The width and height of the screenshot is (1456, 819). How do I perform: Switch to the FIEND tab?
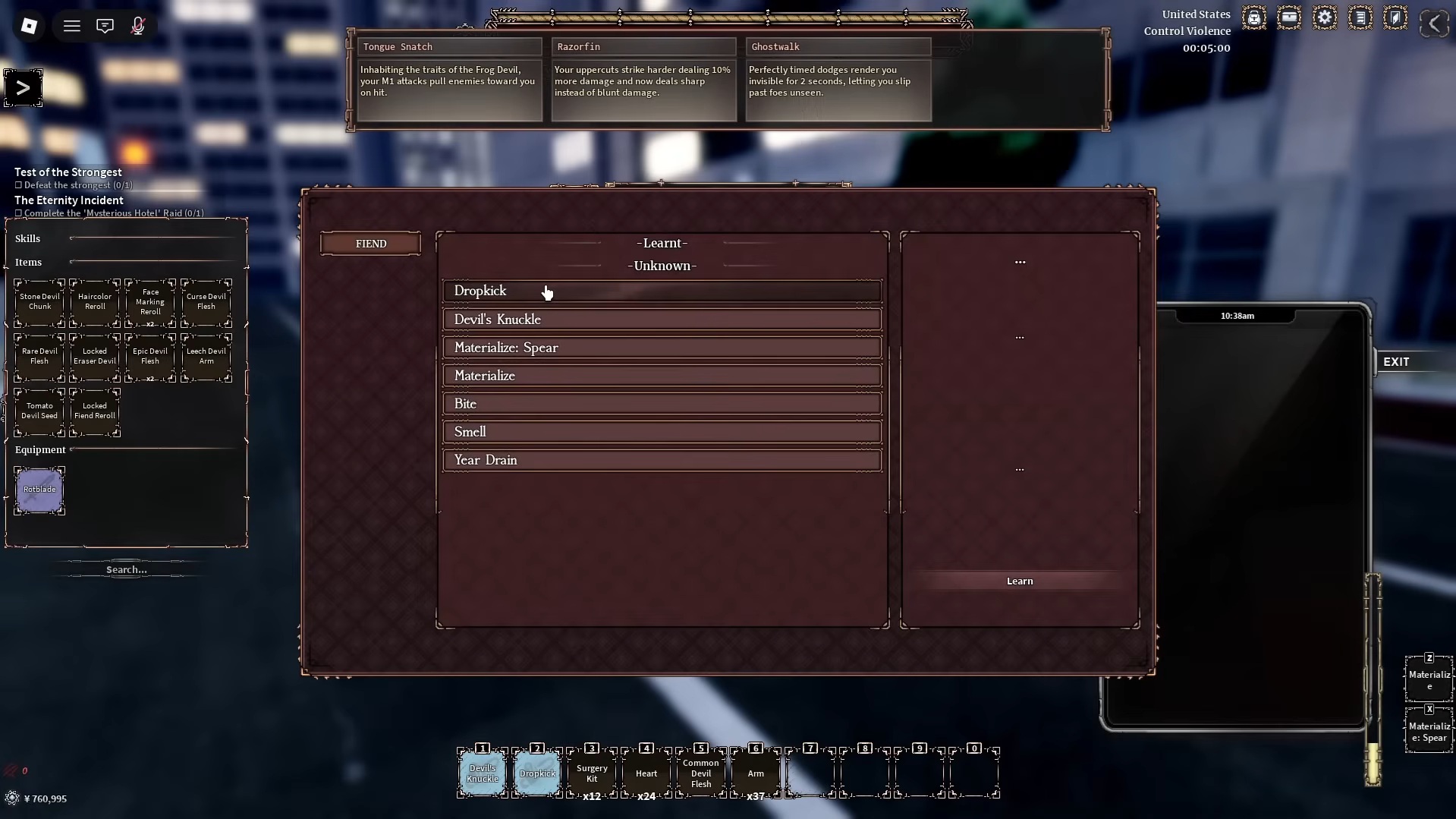[370, 243]
